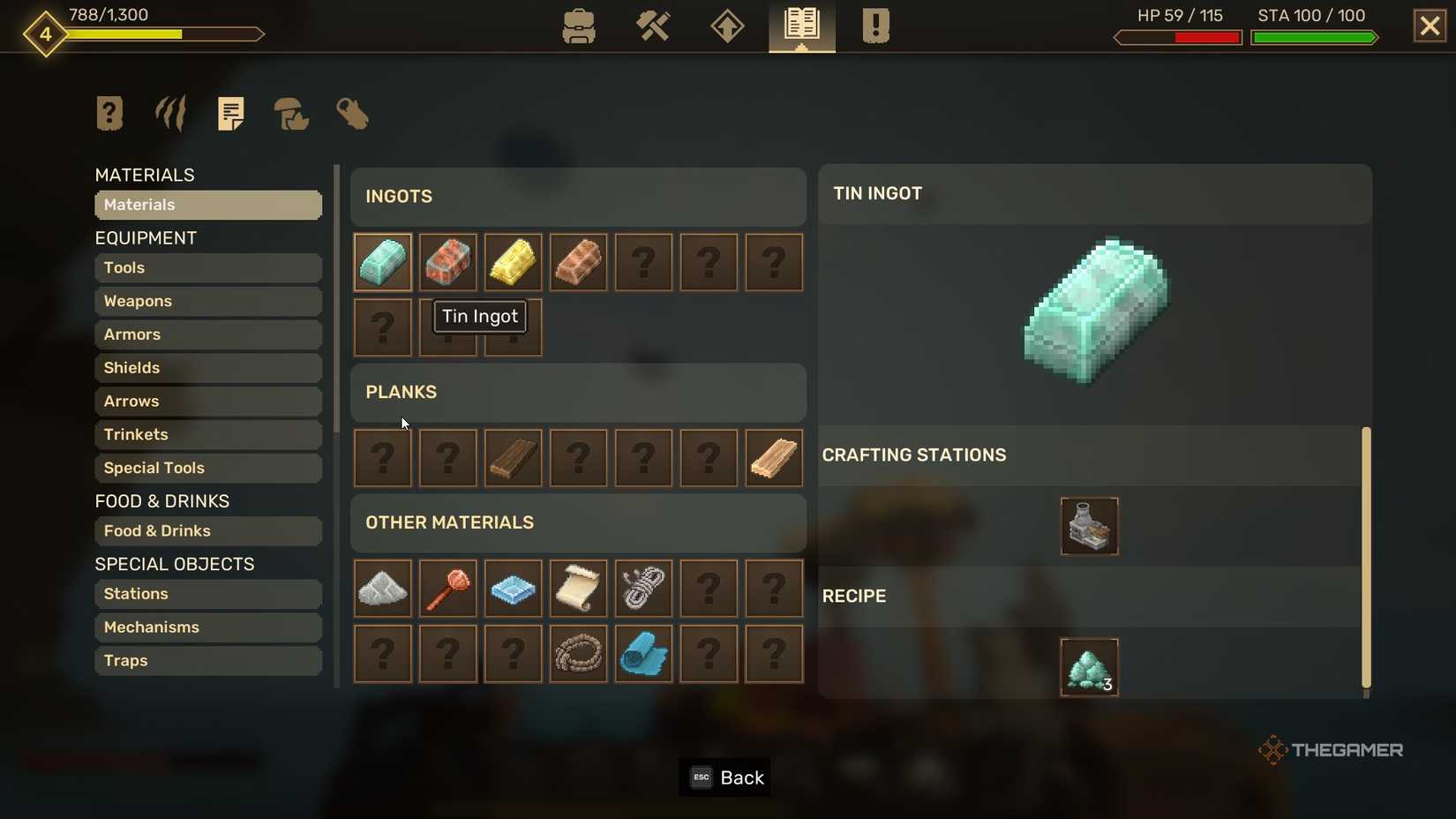Select the Tin Ingot in the Ingots grid

(382, 262)
